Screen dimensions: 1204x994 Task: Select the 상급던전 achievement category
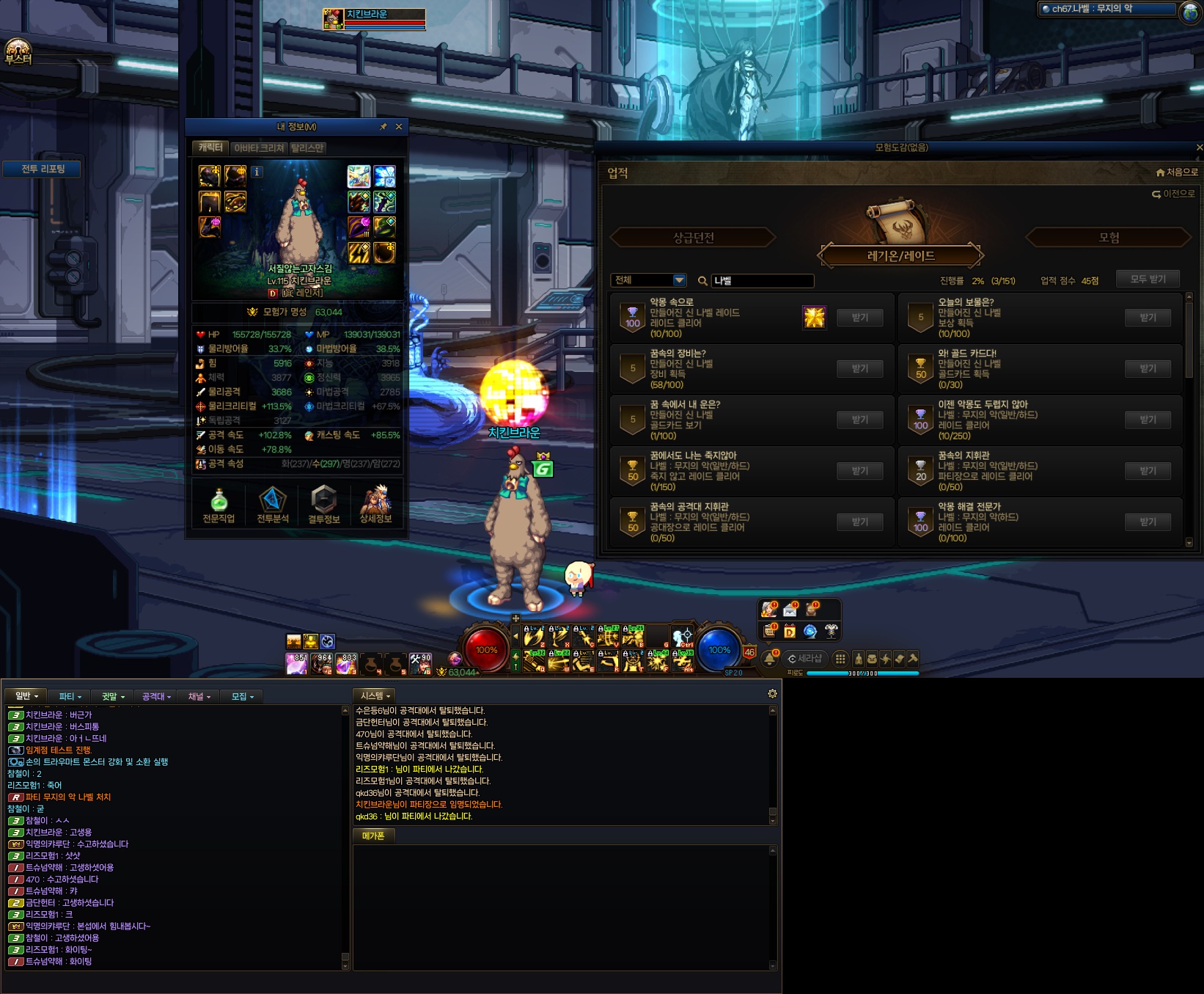tap(693, 238)
